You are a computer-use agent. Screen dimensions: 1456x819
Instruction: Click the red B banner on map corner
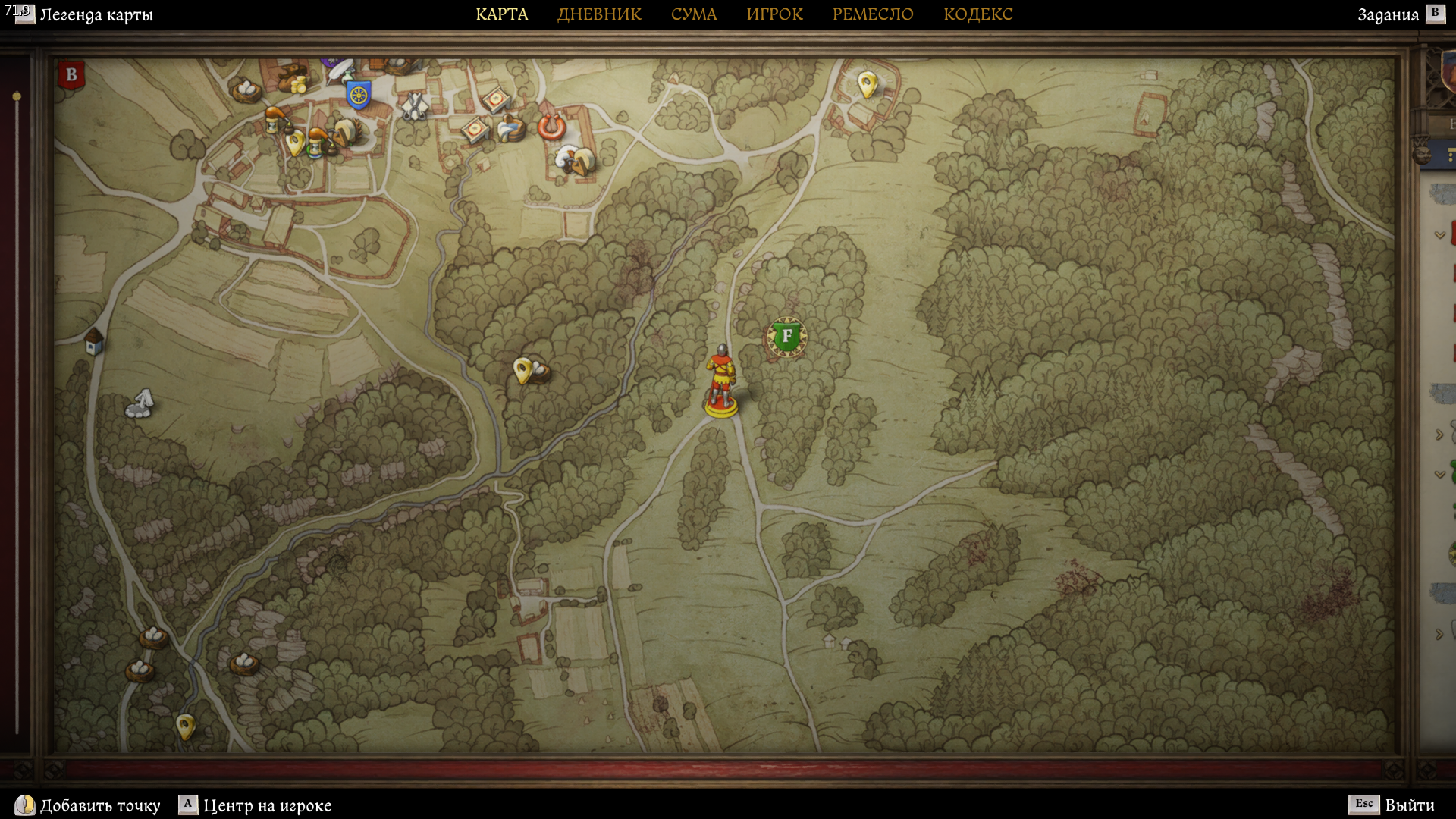point(71,75)
